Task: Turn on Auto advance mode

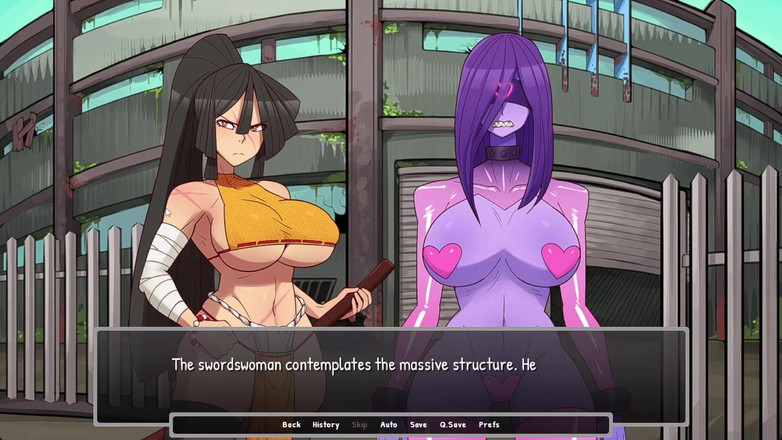Action: tap(389, 425)
